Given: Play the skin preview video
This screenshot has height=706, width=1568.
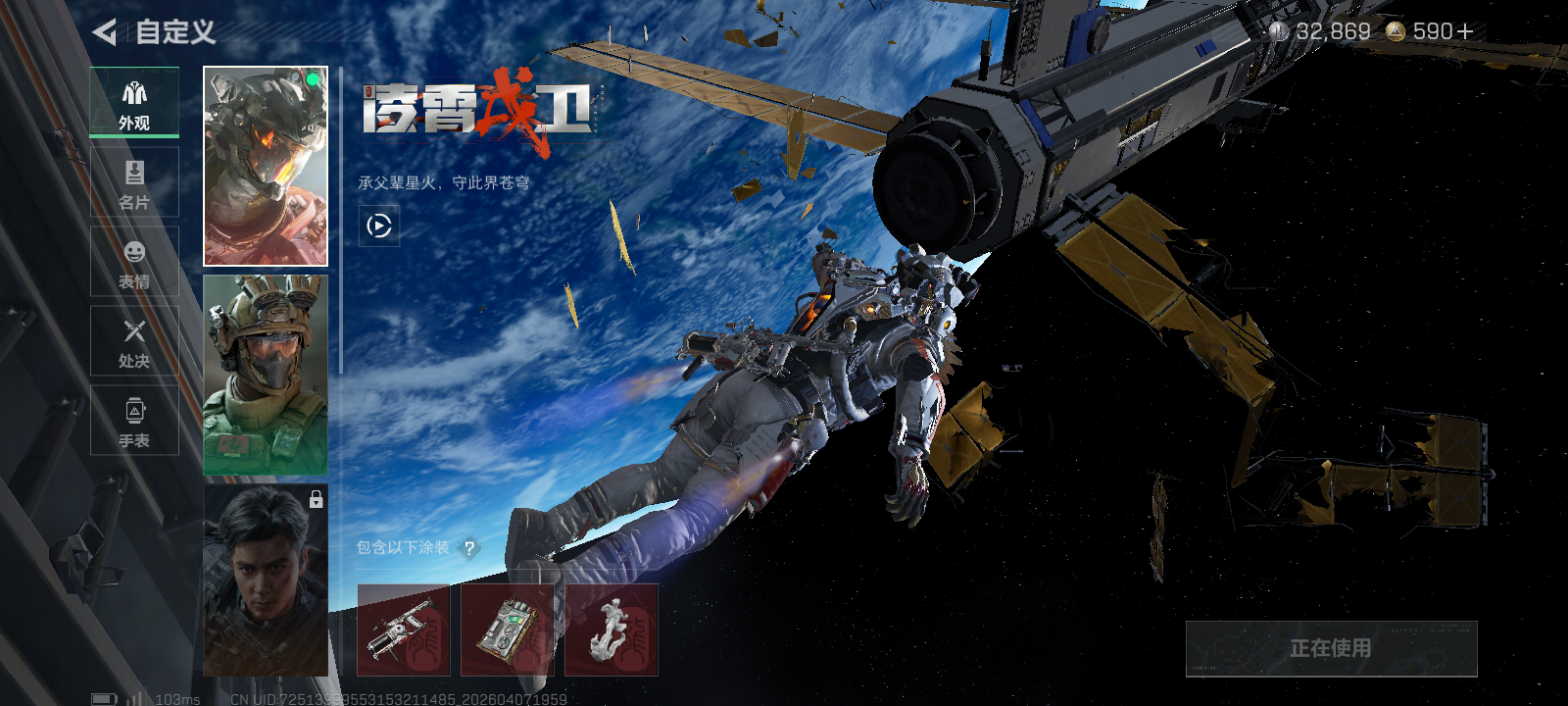Looking at the screenshot, I should point(379,227).
